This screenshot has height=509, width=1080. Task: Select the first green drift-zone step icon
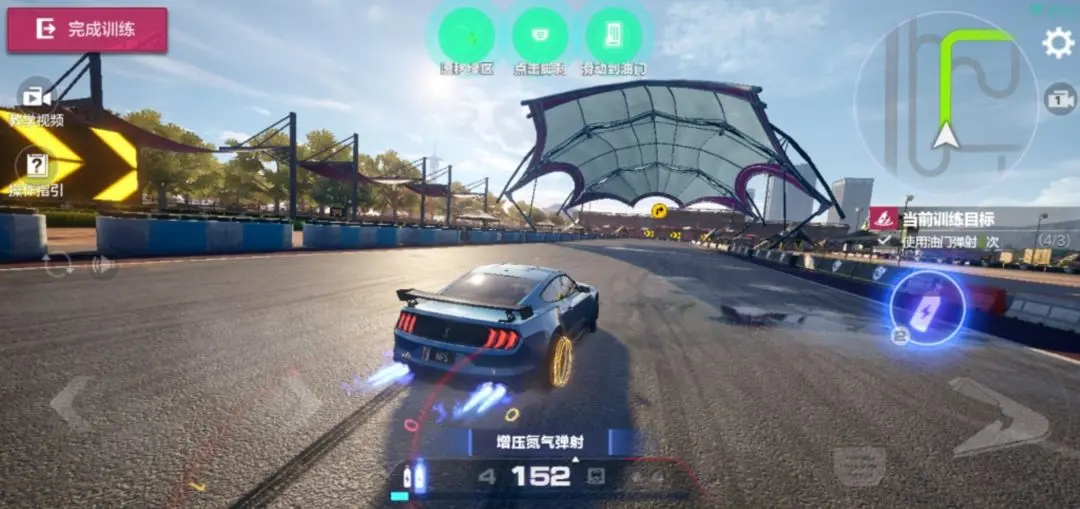[466, 36]
